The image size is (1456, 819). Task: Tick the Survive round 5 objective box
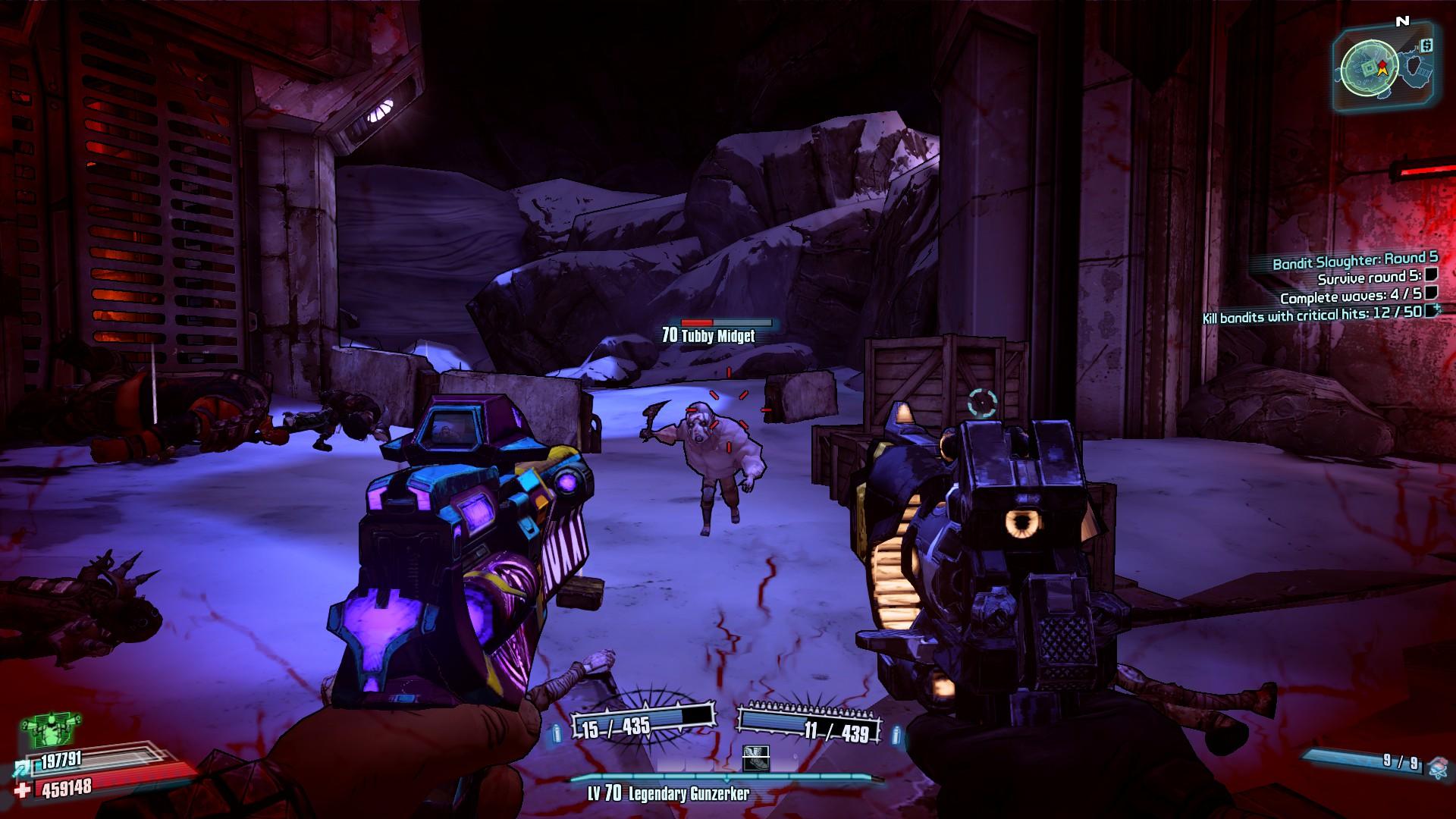pyautogui.click(x=1431, y=275)
